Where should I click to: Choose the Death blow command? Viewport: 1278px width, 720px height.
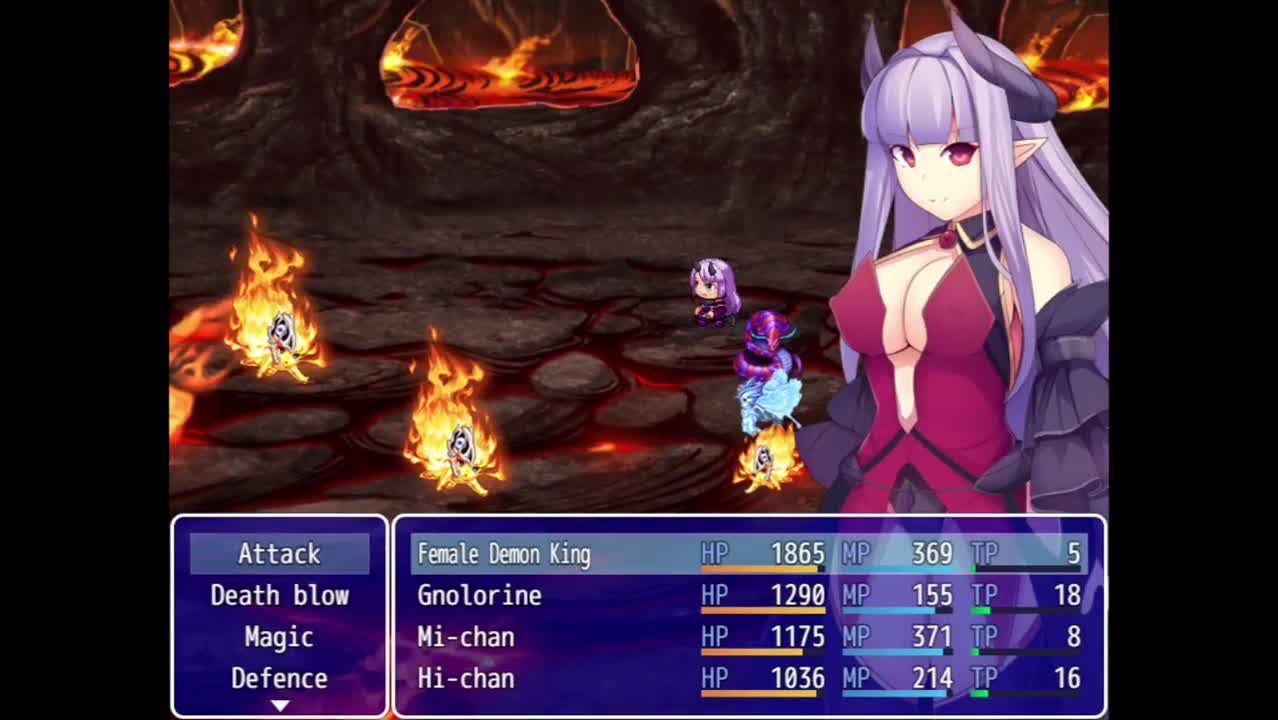[x=279, y=596]
